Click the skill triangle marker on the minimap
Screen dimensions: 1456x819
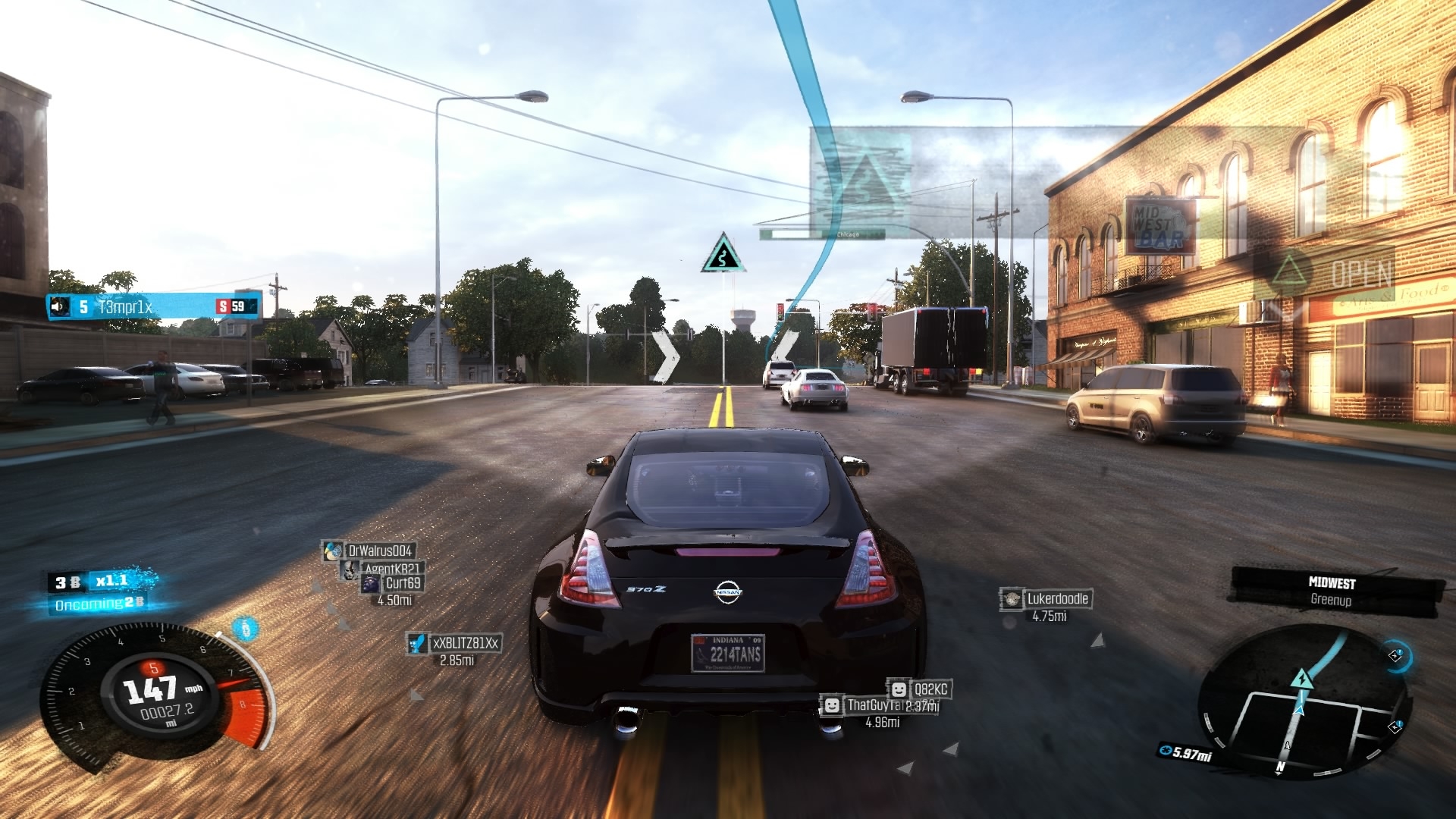click(1301, 679)
